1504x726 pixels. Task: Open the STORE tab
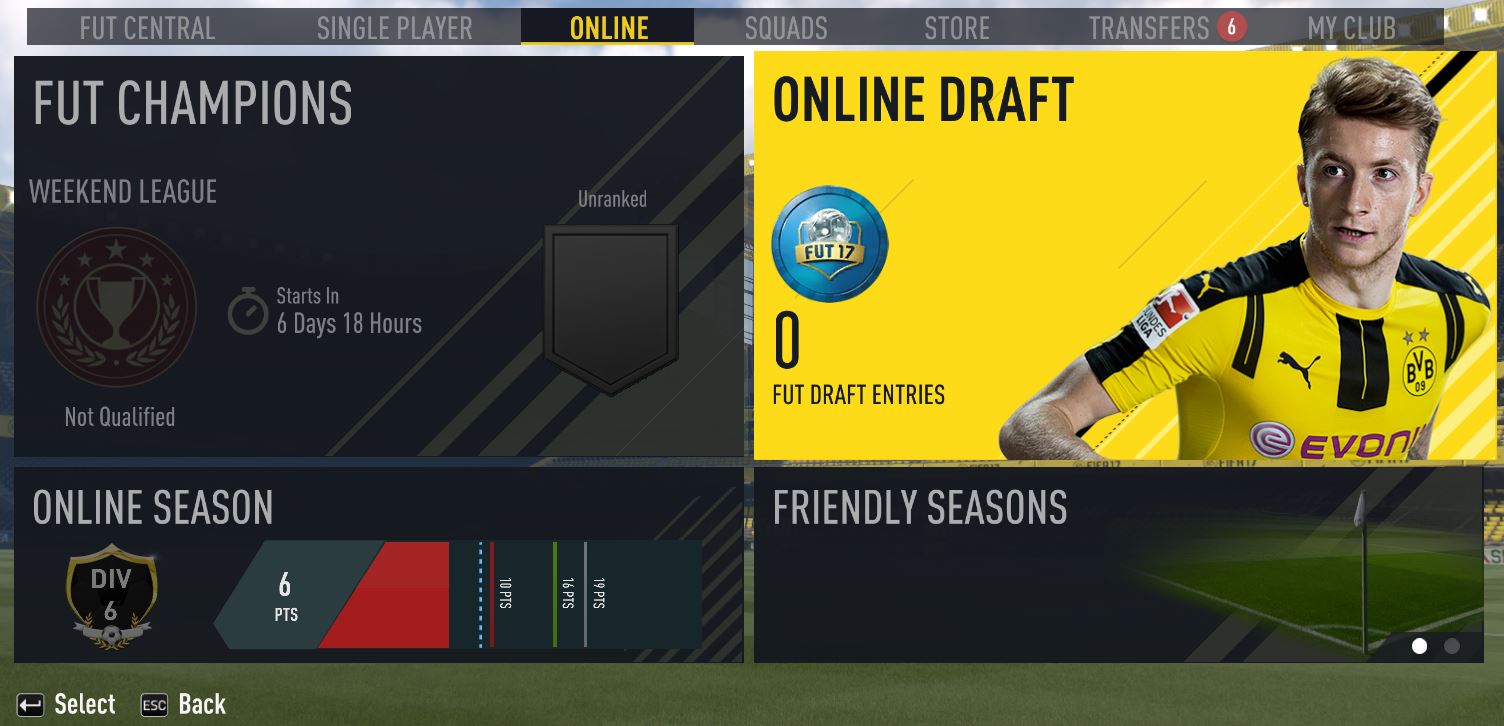[x=957, y=27]
